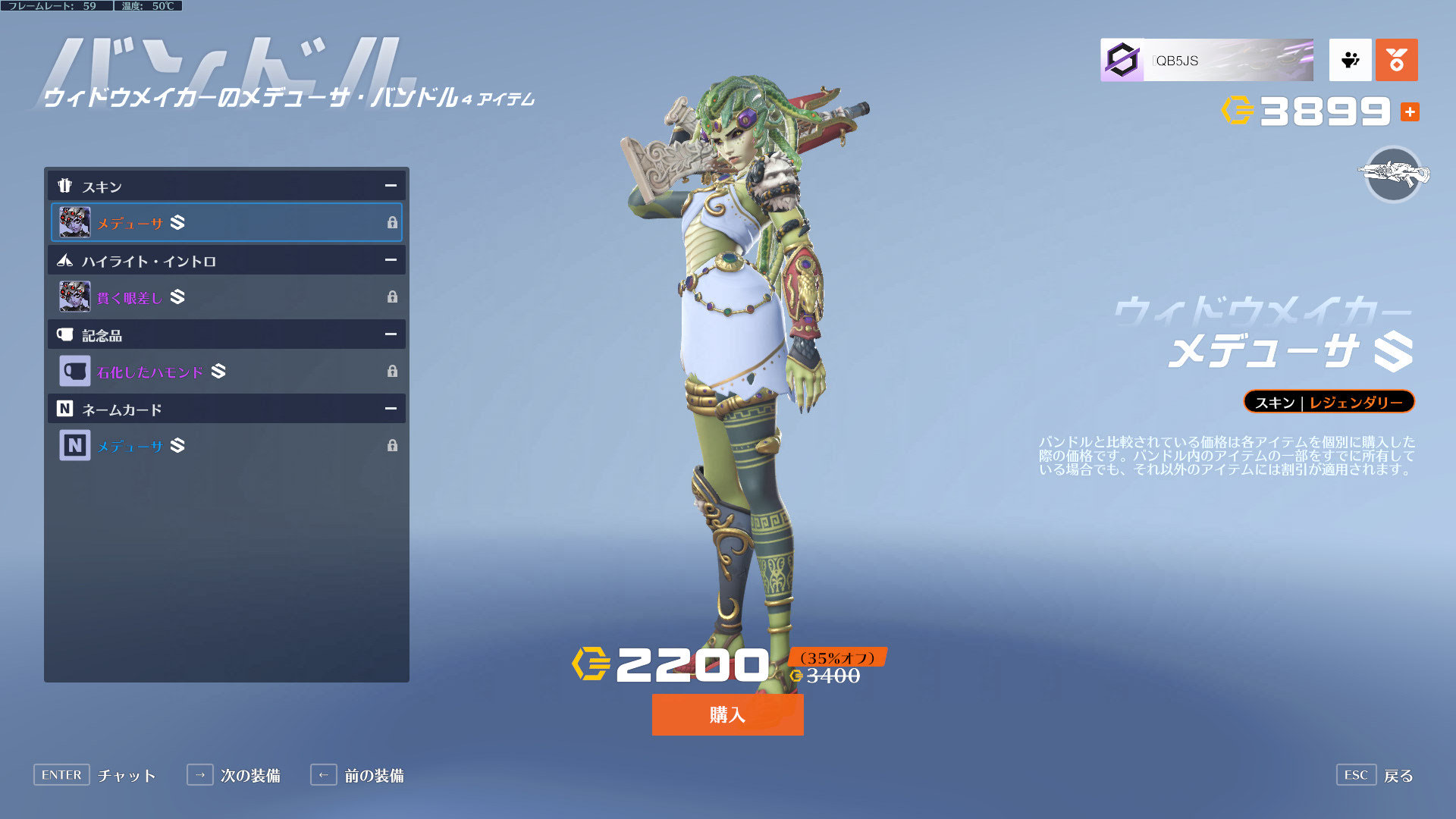This screenshot has height=819, width=1456.
Task: Collapse the ハイライト・イントロ category header
Action: [391, 260]
